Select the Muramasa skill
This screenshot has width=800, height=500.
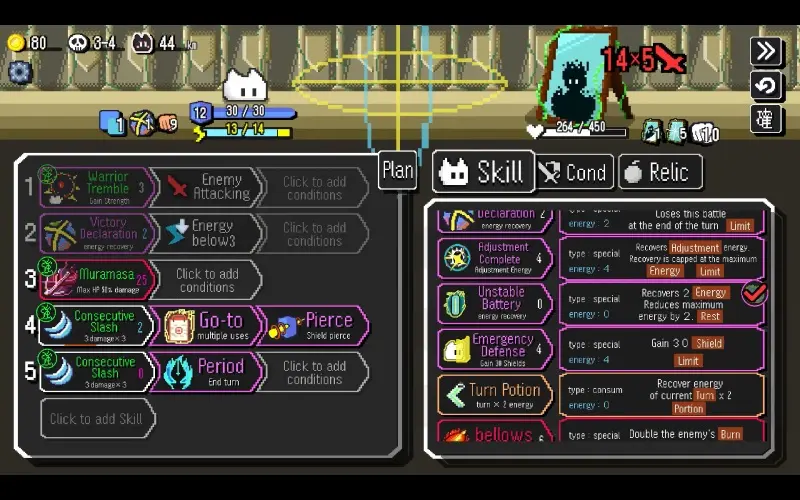pyautogui.click(x=97, y=280)
